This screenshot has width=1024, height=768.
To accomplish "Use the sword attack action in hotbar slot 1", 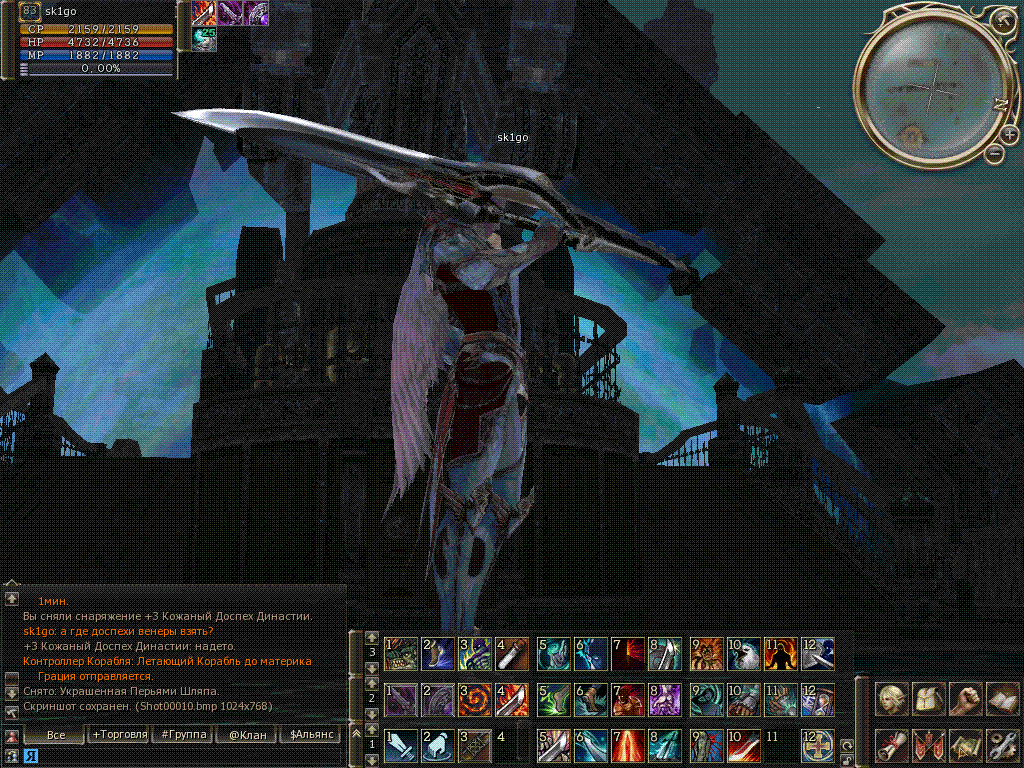I will point(401,746).
